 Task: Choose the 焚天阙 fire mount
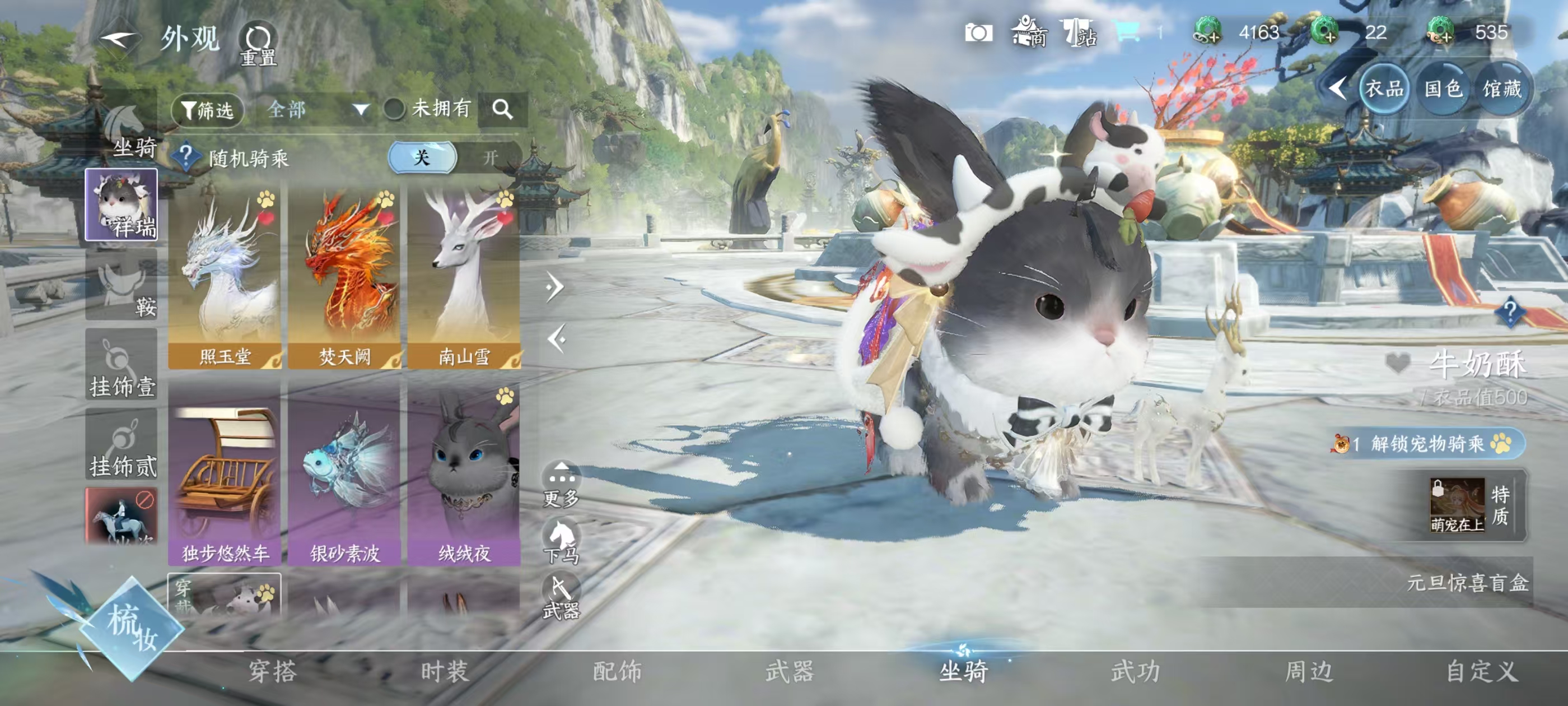coord(344,278)
